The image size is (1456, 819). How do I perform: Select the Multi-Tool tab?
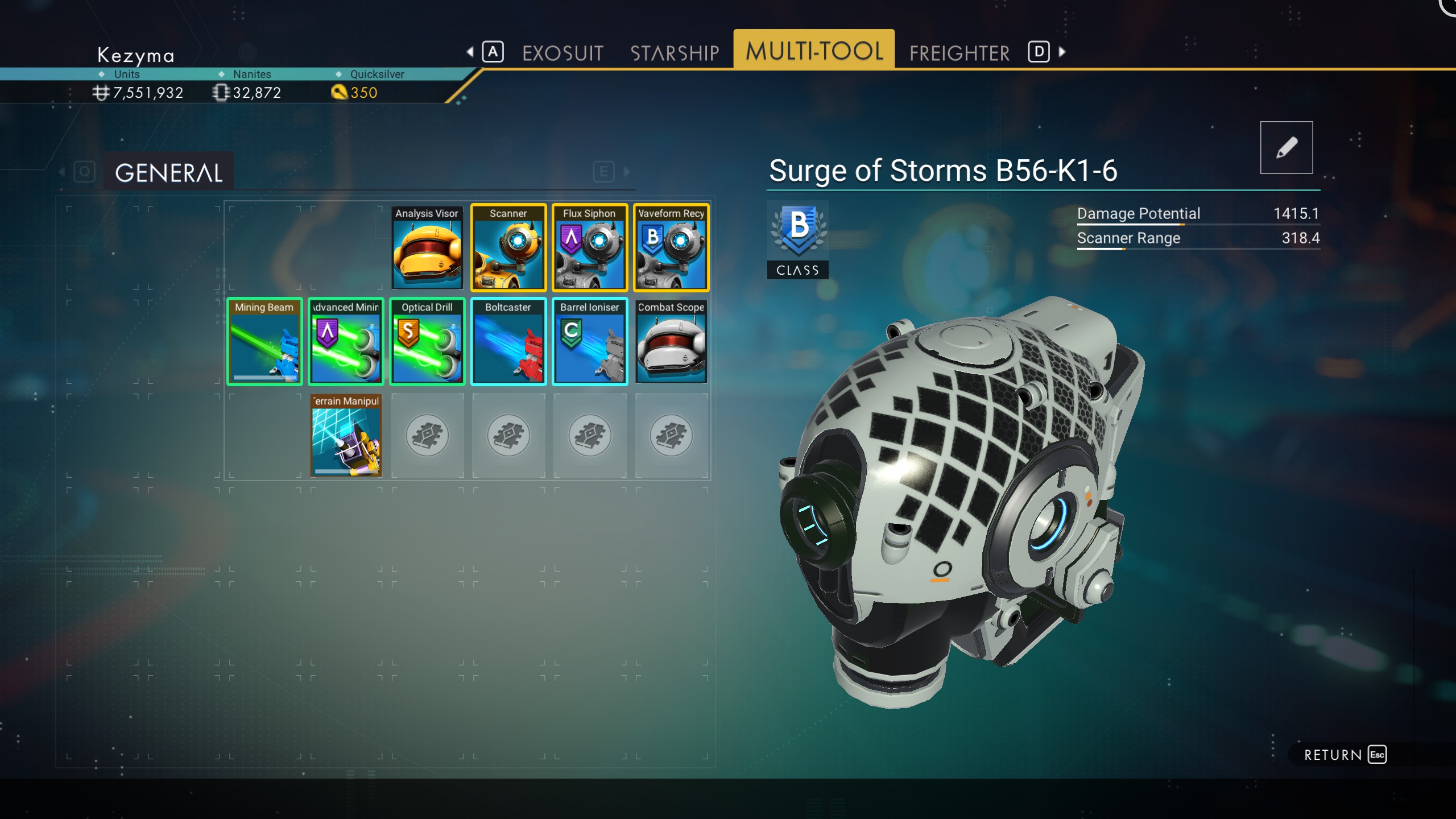click(x=814, y=51)
